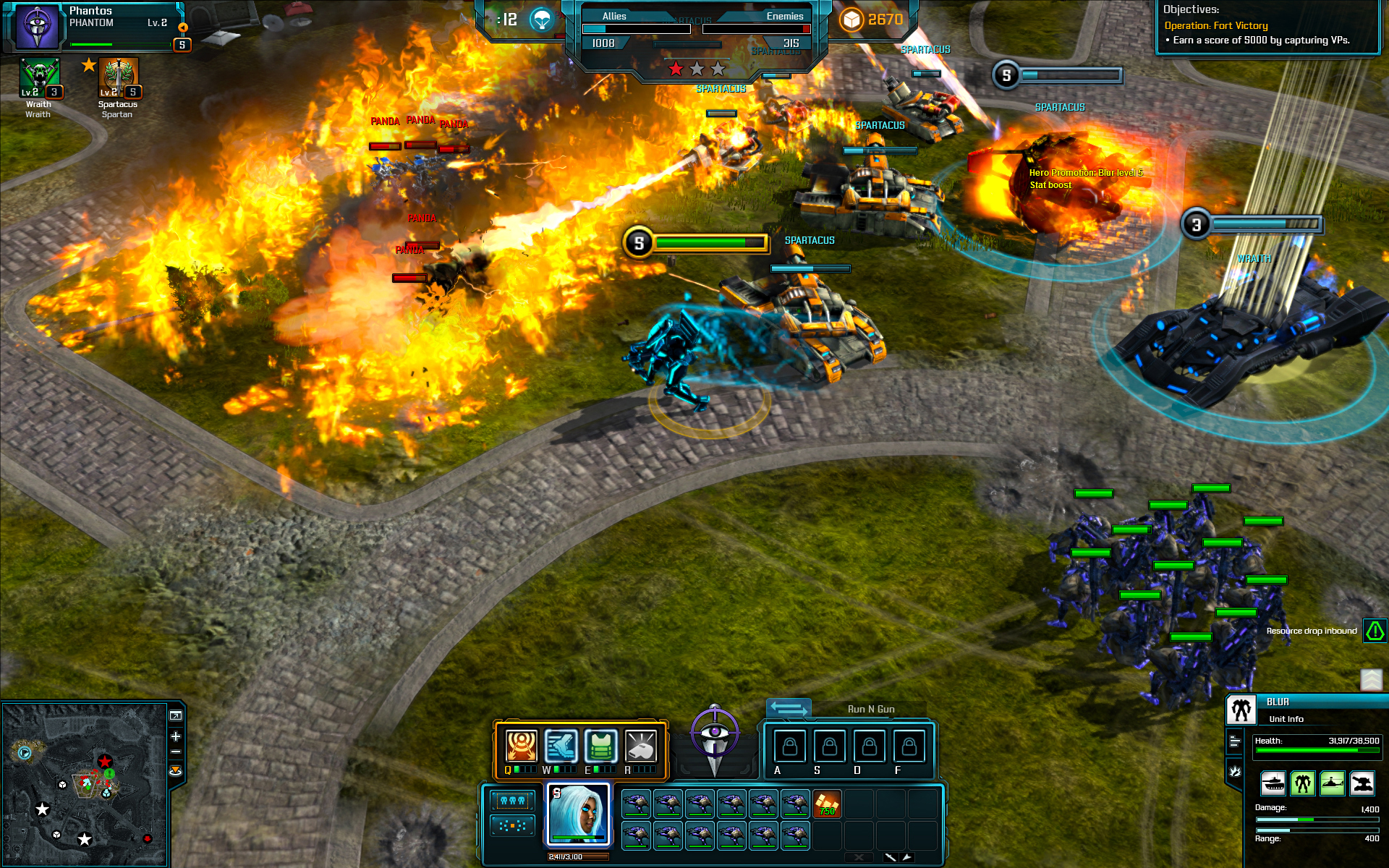Image resolution: width=1389 pixels, height=868 pixels.
Task: Click the Run N Gun swap arrows icon
Action: click(x=789, y=709)
